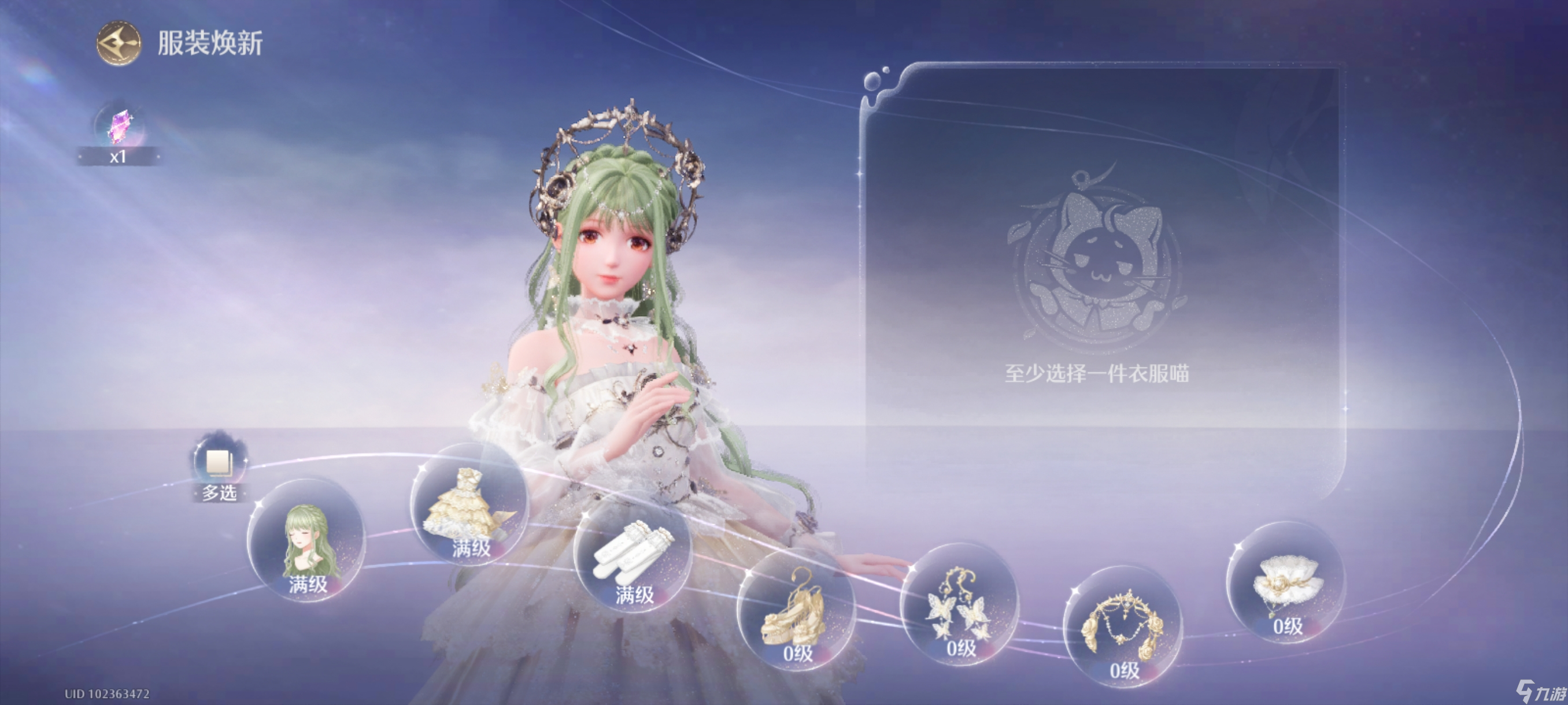Toggle the 多选 multi-select option
1568x705 pixels.
tap(219, 463)
